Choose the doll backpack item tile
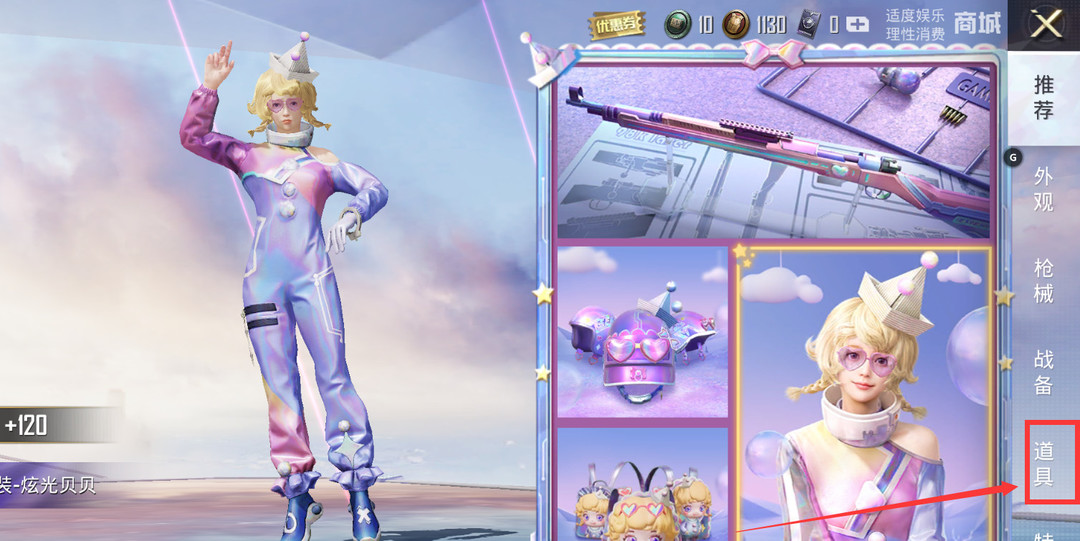This screenshot has height=541, width=1080. [643, 486]
